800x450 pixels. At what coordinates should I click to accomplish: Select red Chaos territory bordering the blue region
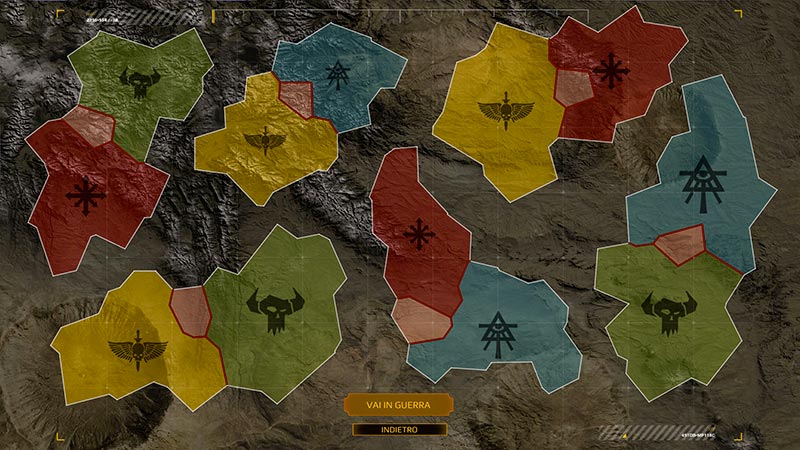[x=420, y=235]
